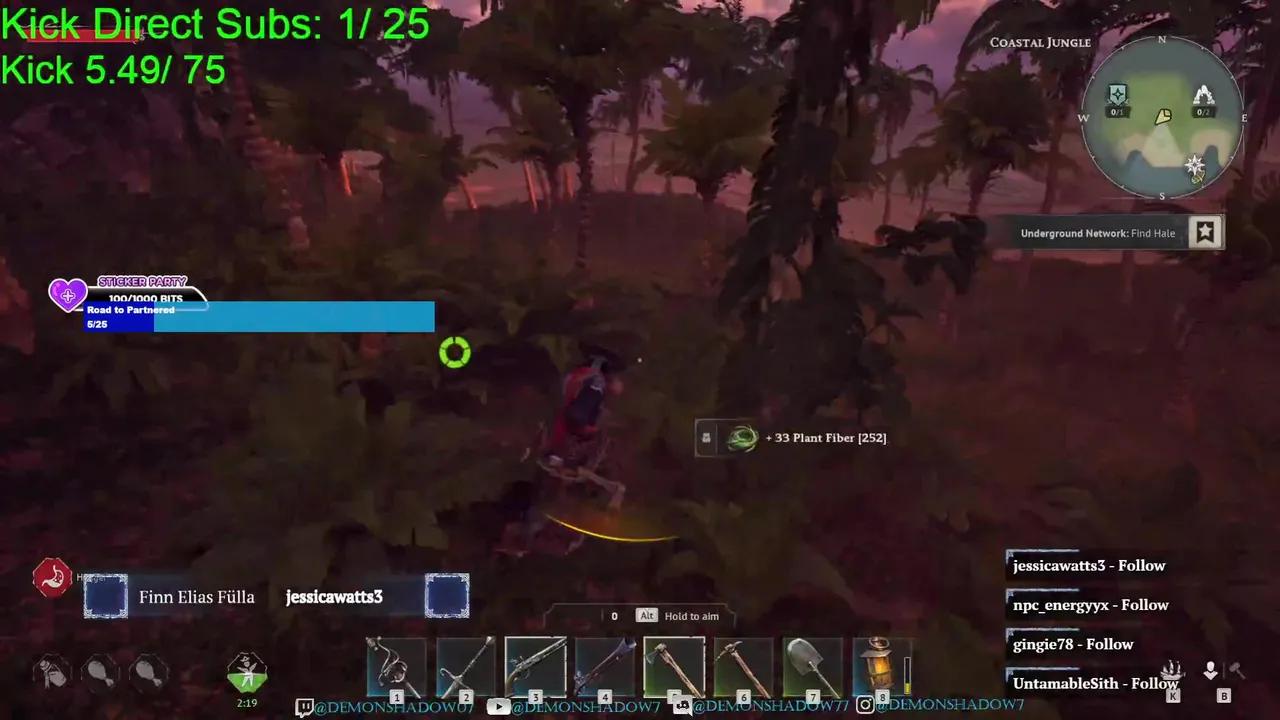This screenshot has height=720, width=1280.
Task: Follow UntamableSith from the notification list
Action: click(x=1096, y=683)
